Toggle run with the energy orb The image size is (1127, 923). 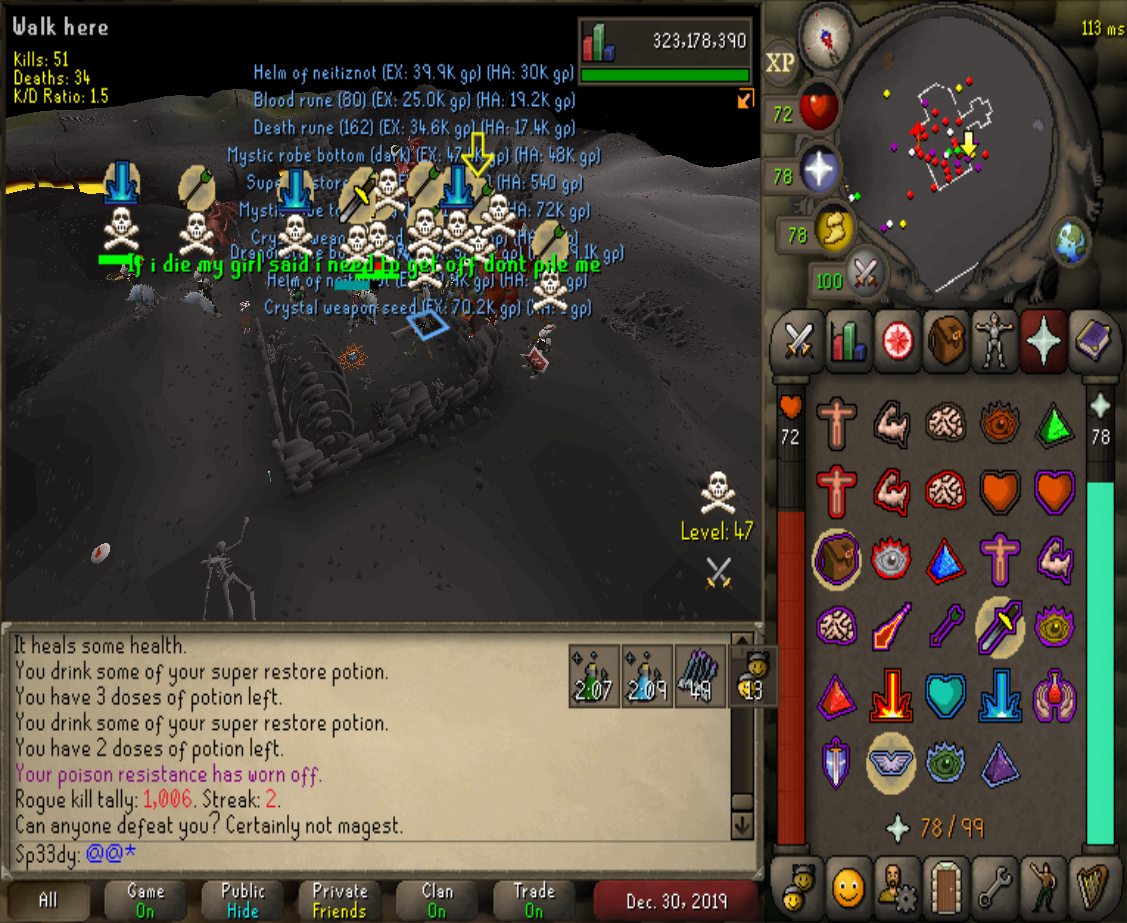(833, 229)
